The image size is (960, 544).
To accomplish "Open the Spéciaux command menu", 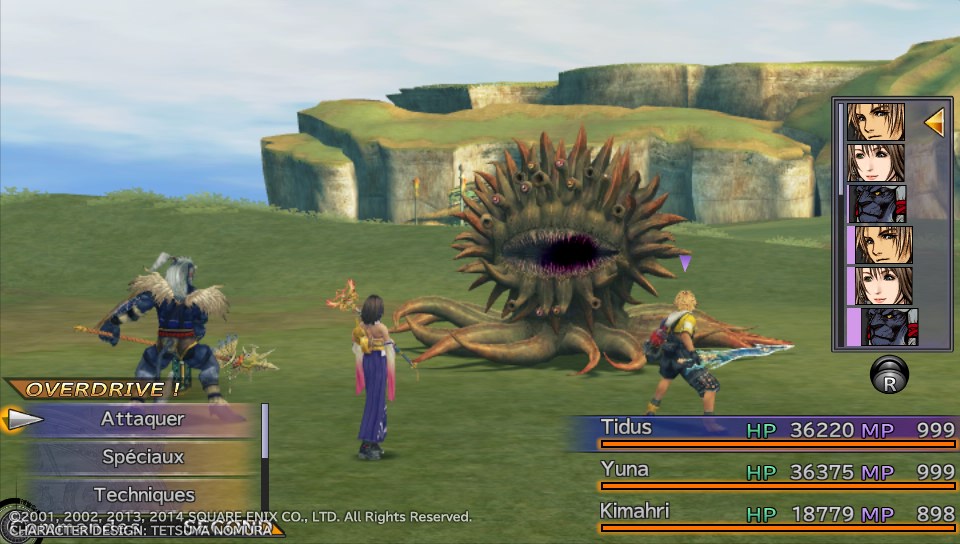I will pyautogui.click(x=142, y=457).
